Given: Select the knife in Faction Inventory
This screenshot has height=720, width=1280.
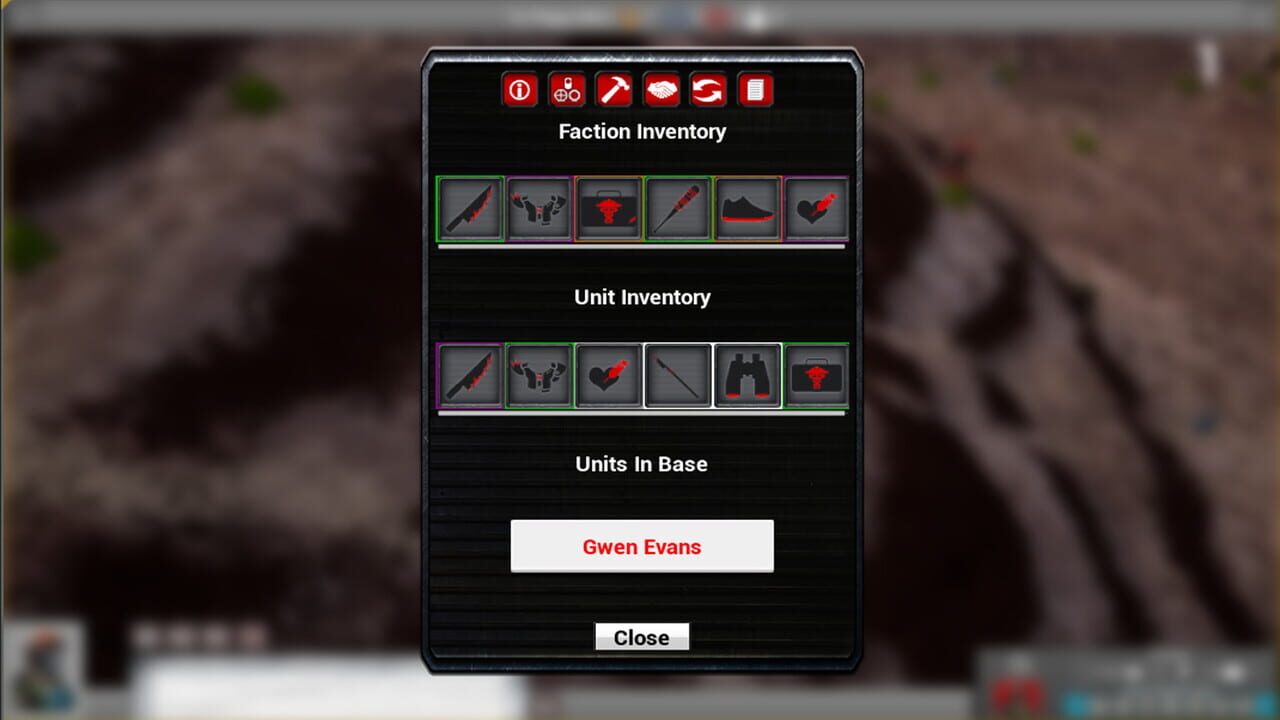Looking at the screenshot, I should click(x=469, y=208).
